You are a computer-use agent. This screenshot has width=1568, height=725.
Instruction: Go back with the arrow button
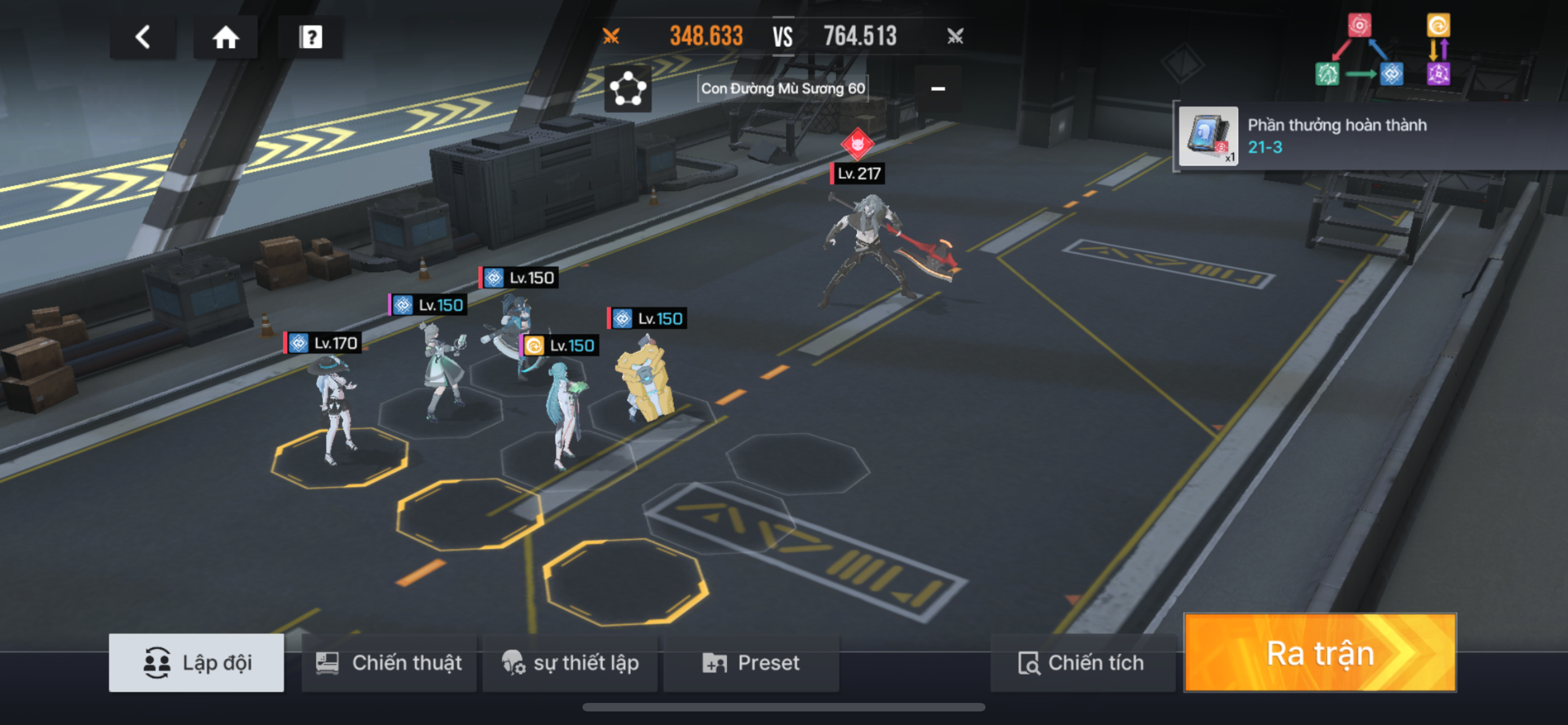(x=142, y=37)
